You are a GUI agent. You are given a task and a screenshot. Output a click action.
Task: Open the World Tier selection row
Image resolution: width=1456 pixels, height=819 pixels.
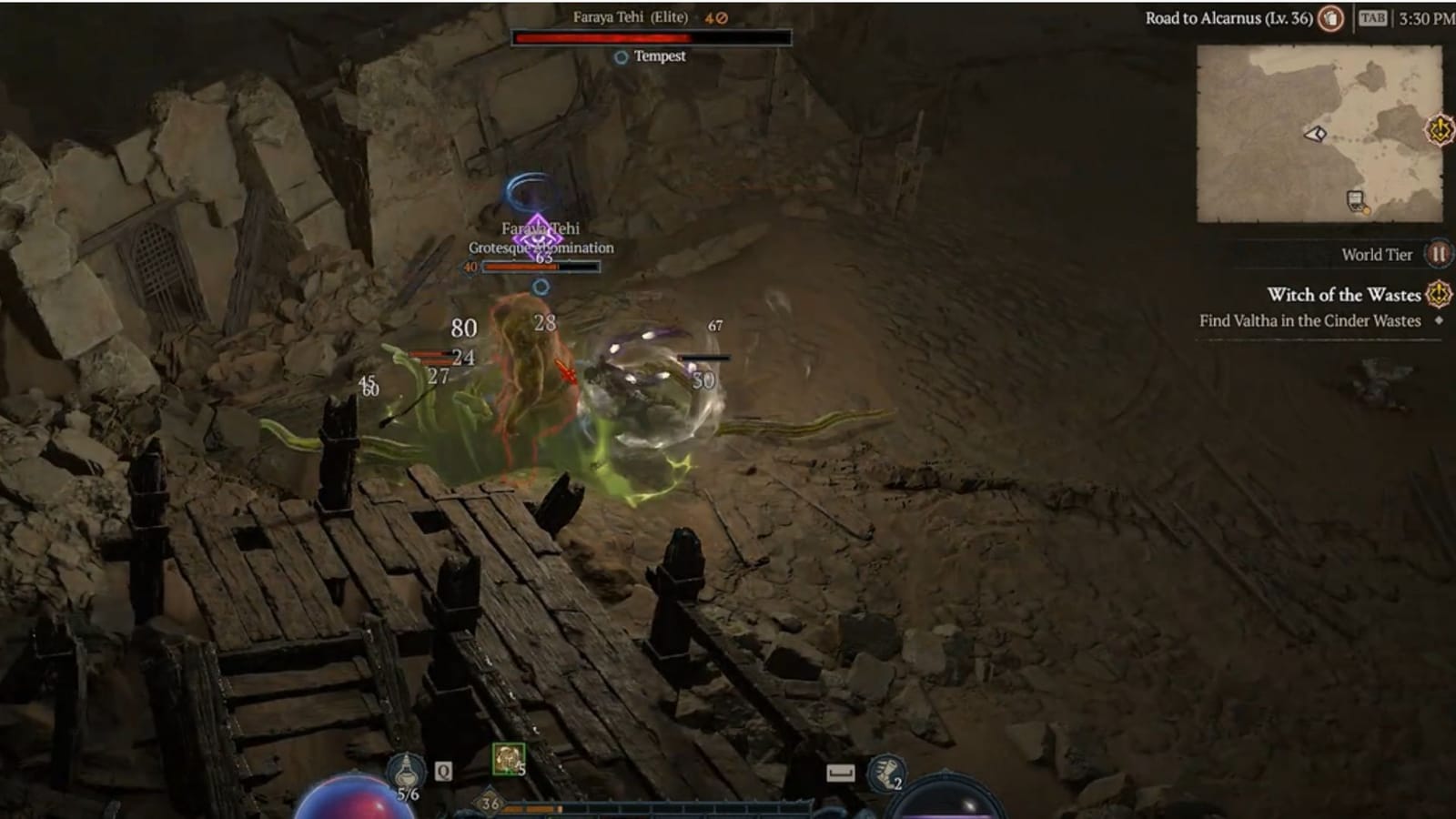(x=1375, y=255)
